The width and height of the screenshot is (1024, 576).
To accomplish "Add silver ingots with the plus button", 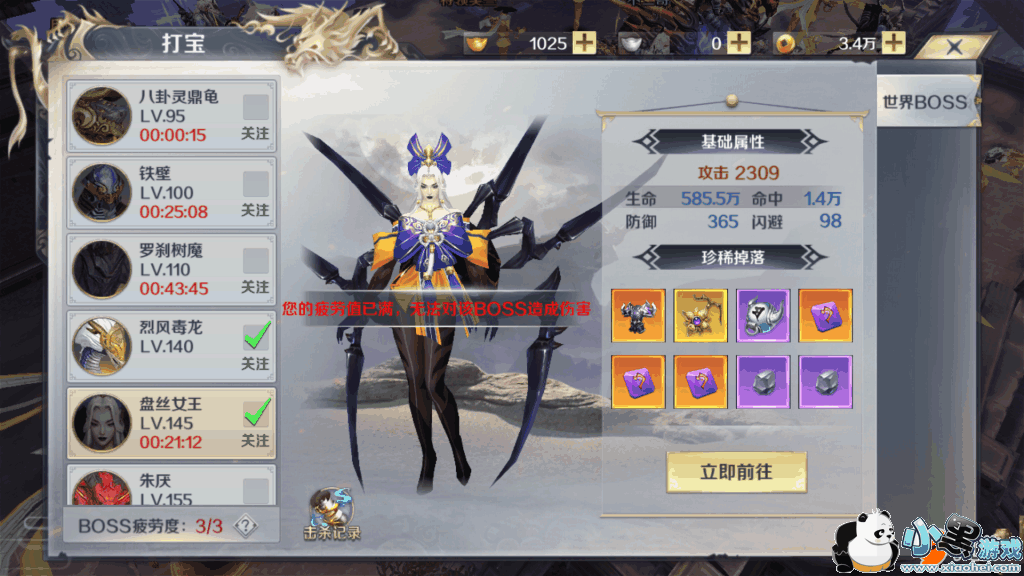I will pos(738,43).
